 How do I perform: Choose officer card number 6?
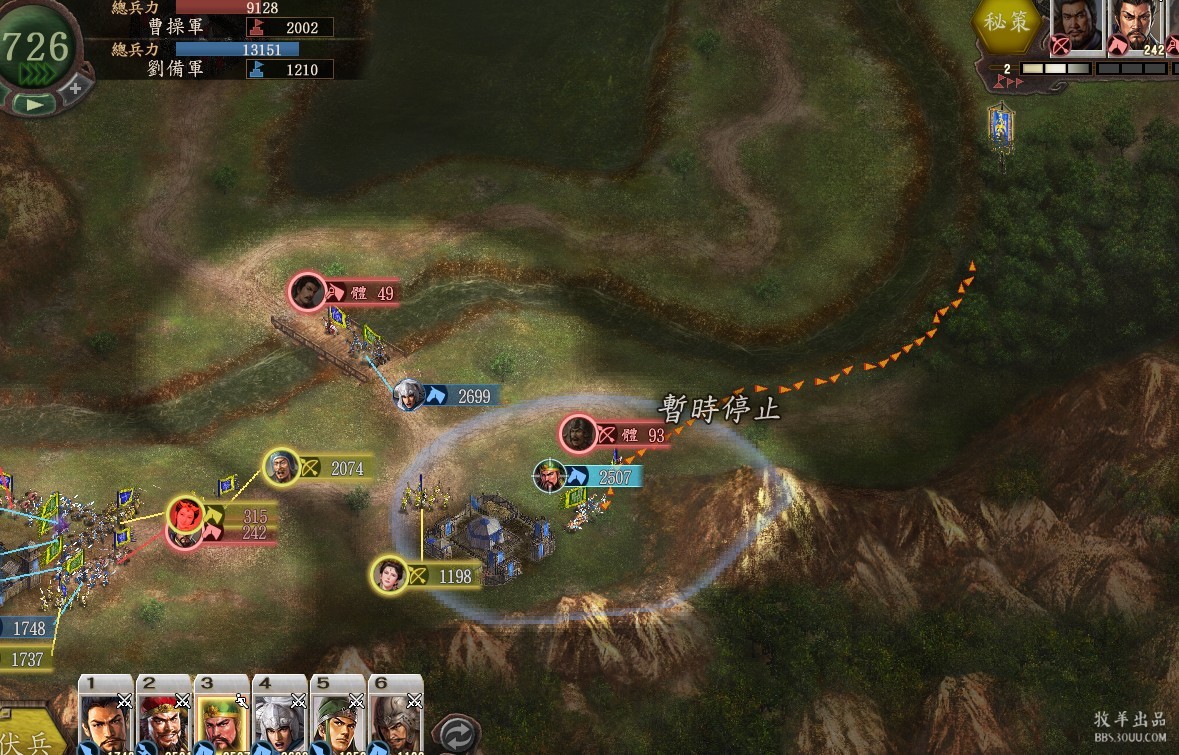pos(396,716)
